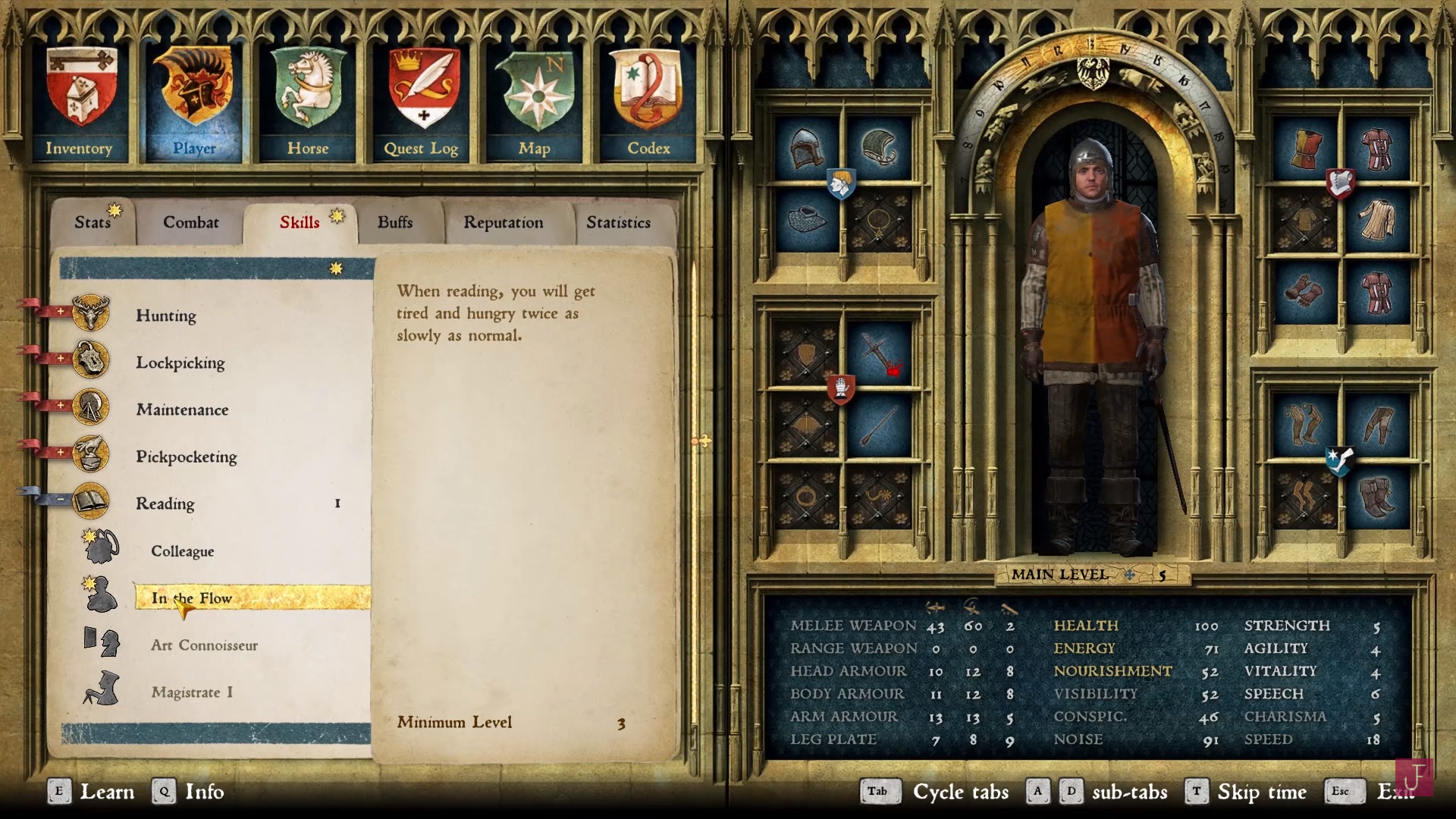Open the Combat tab
This screenshot has height=819, width=1456.
[x=190, y=222]
